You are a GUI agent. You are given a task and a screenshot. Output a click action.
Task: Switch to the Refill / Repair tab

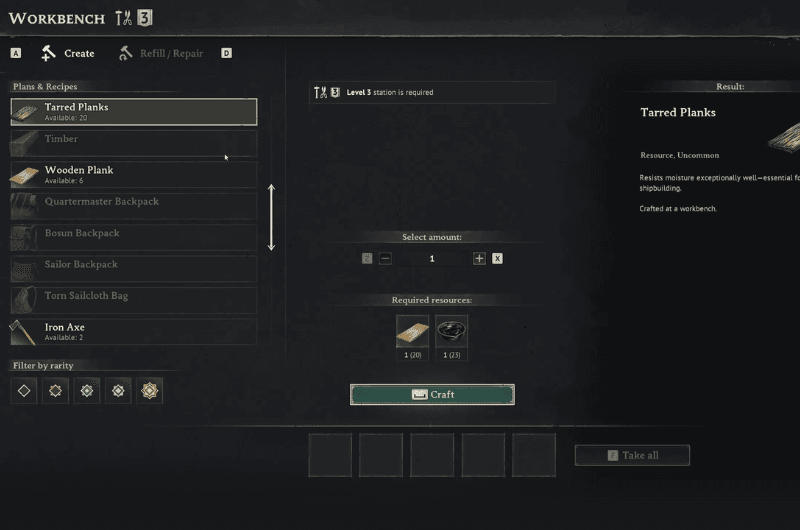160,53
